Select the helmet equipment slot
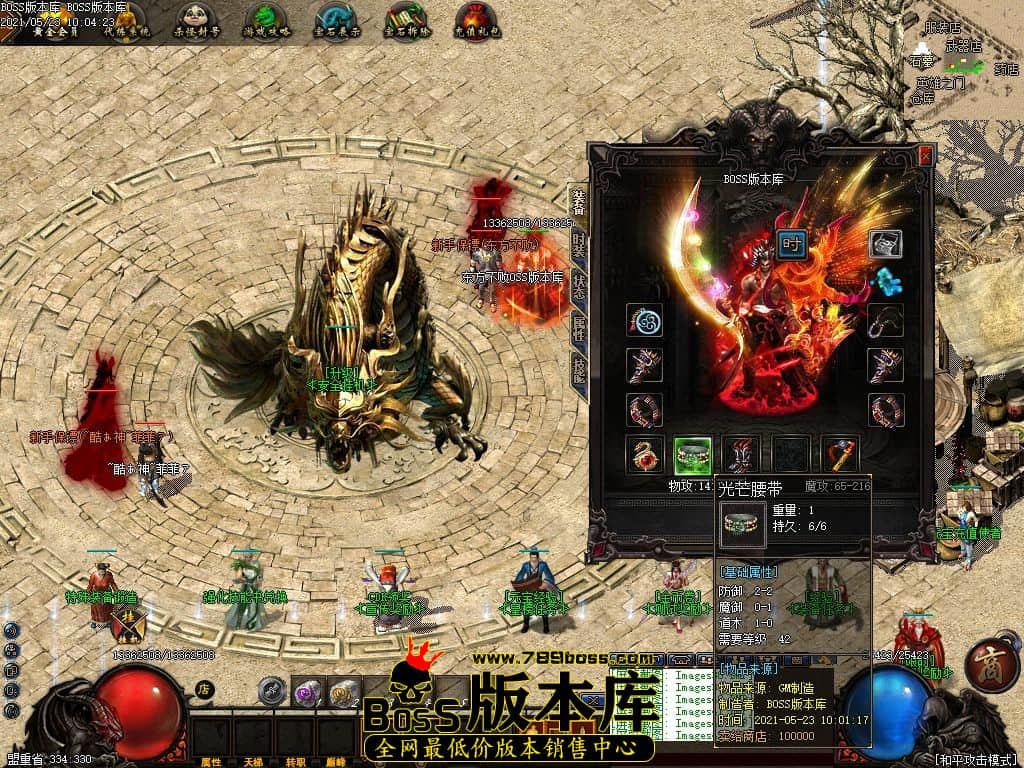The height and width of the screenshot is (768, 1024). (x=885, y=243)
